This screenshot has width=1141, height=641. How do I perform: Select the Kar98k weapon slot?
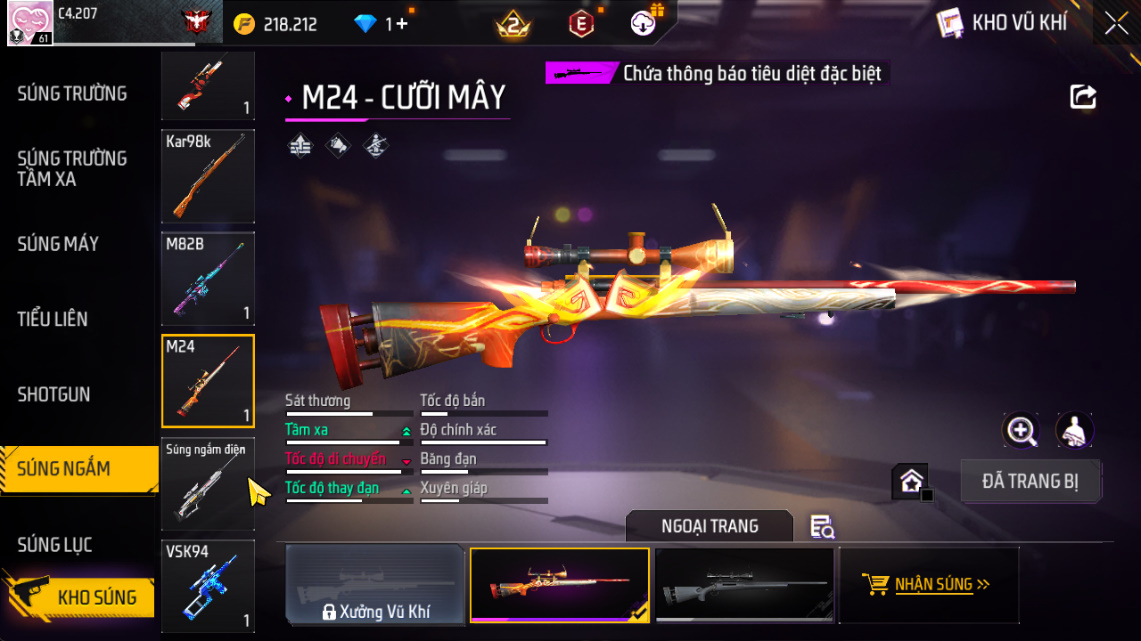[208, 176]
